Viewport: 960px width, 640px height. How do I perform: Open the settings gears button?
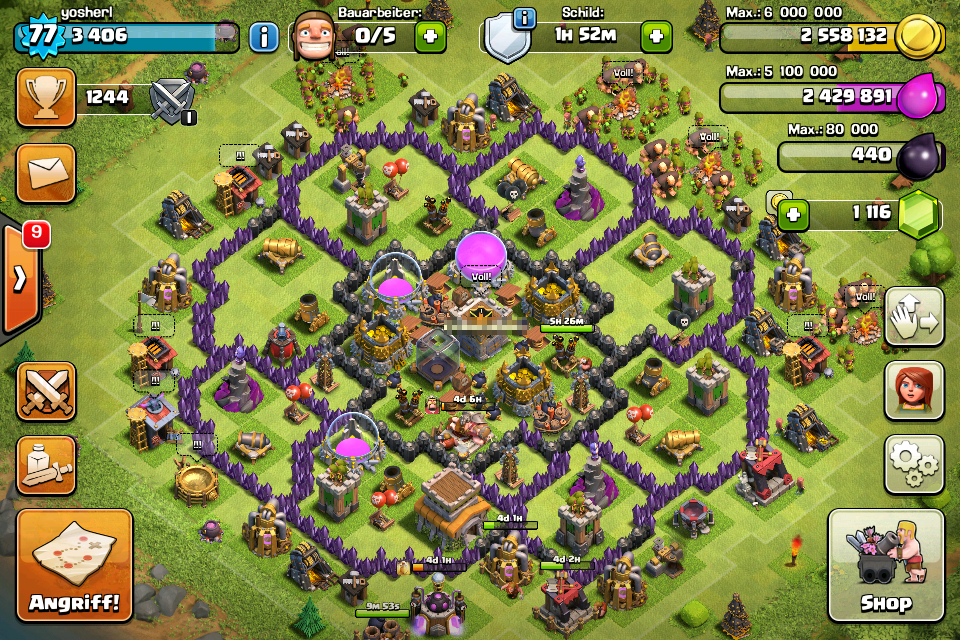tap(913, 463)
